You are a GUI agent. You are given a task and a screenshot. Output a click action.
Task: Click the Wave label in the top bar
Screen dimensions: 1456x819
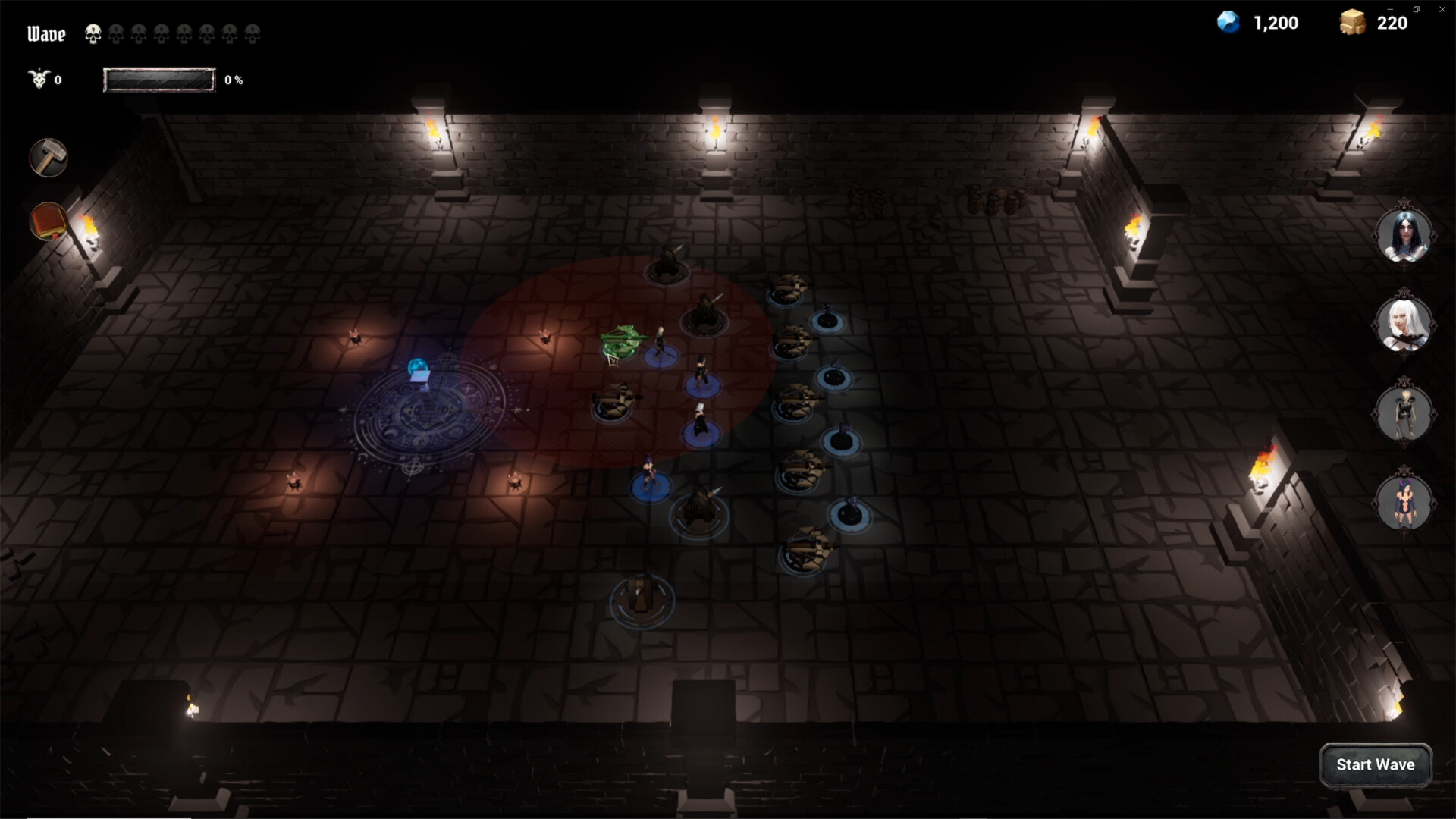click(x=45, y=33)
